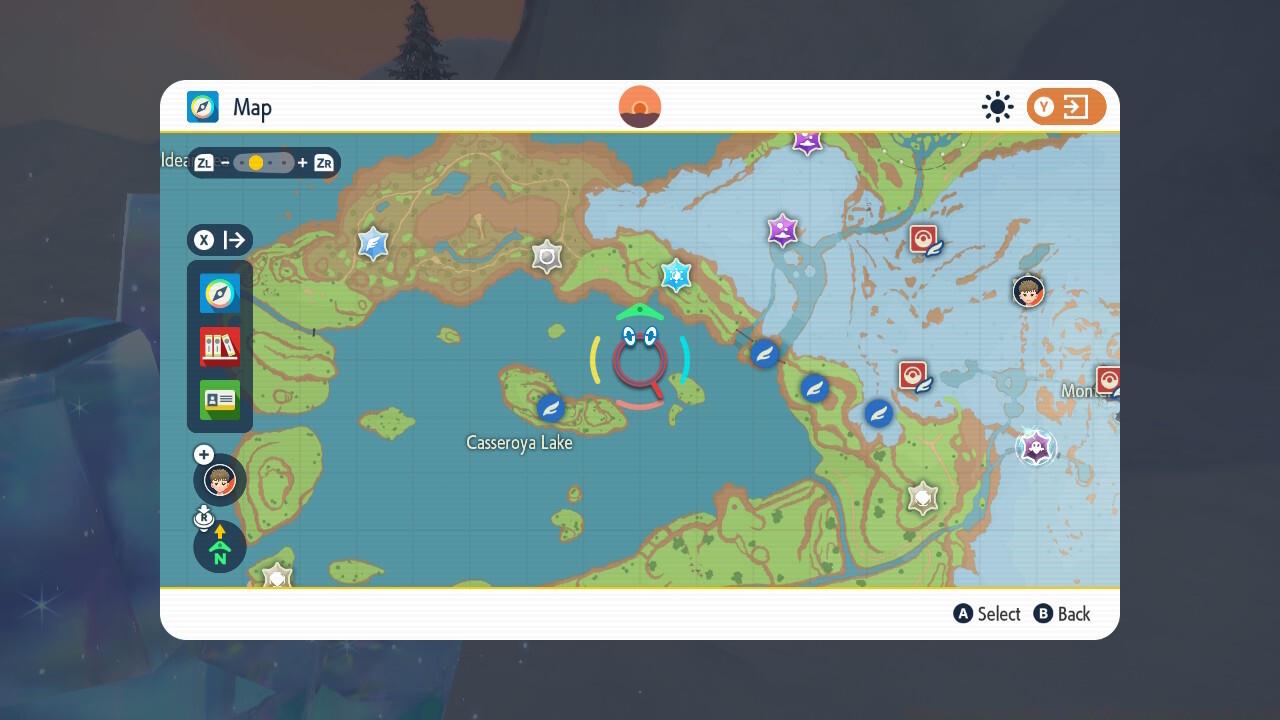This screenshot has height=720, width=1280.
Task: Toggle the day/night sun icon
Action: click(997, 106)
